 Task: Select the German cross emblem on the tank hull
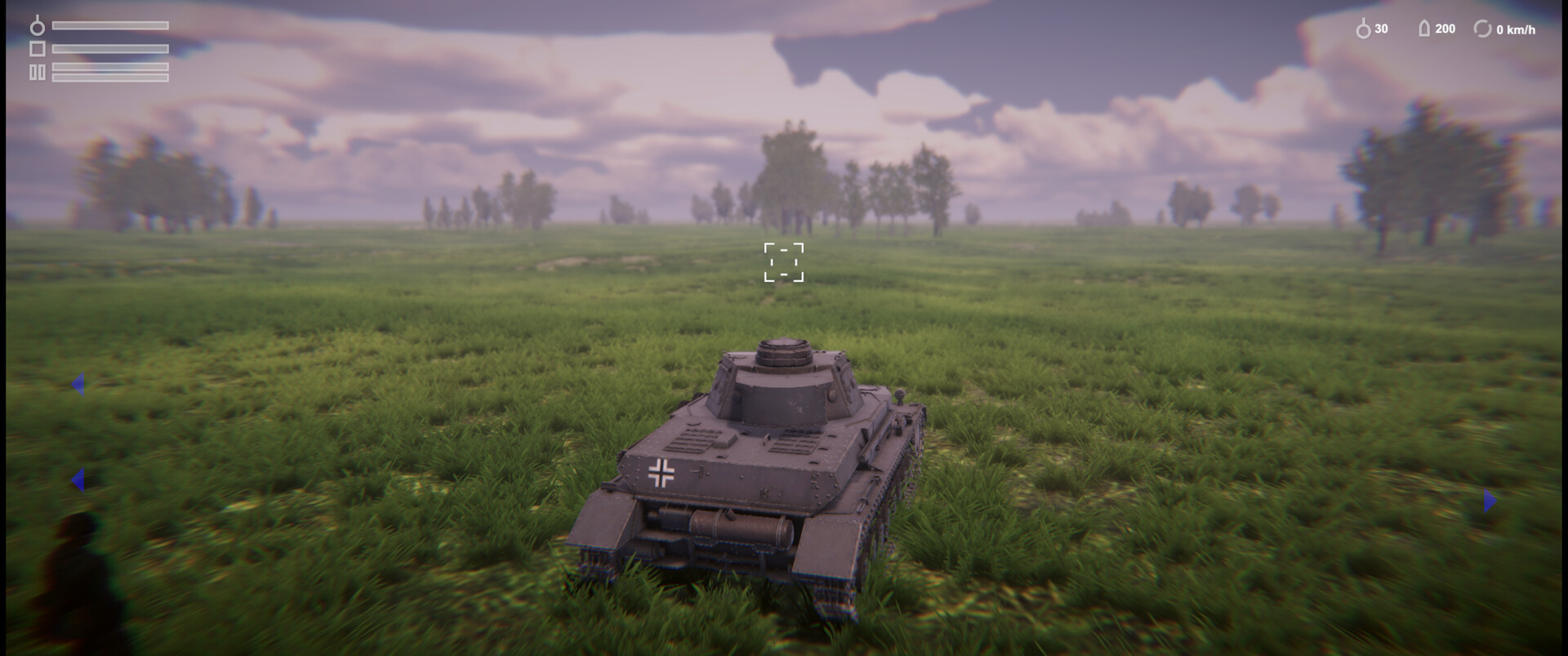(661, 472)
